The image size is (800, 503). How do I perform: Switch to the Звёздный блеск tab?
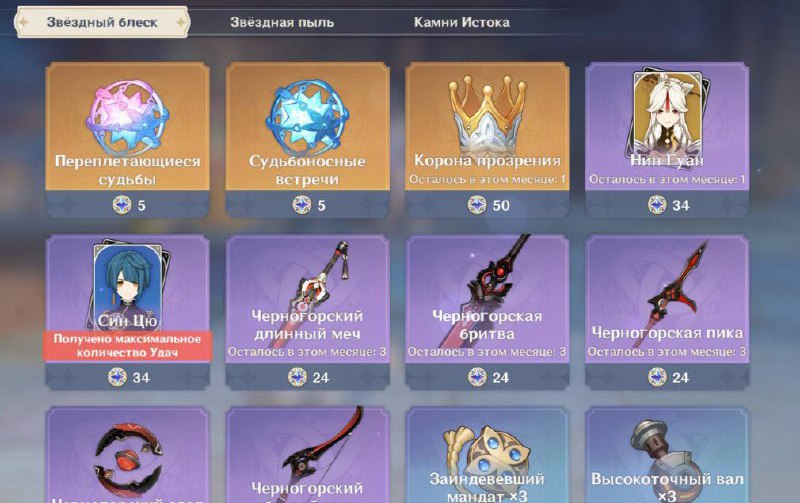[x=101, y=22]
